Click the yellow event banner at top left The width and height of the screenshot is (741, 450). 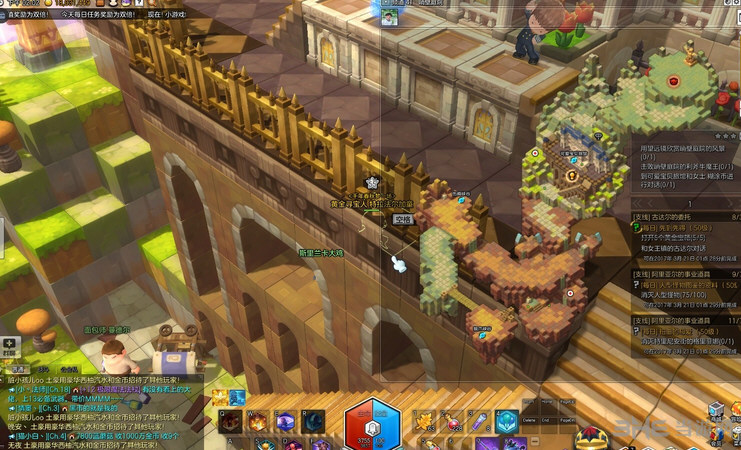click(x=24, y=15)
